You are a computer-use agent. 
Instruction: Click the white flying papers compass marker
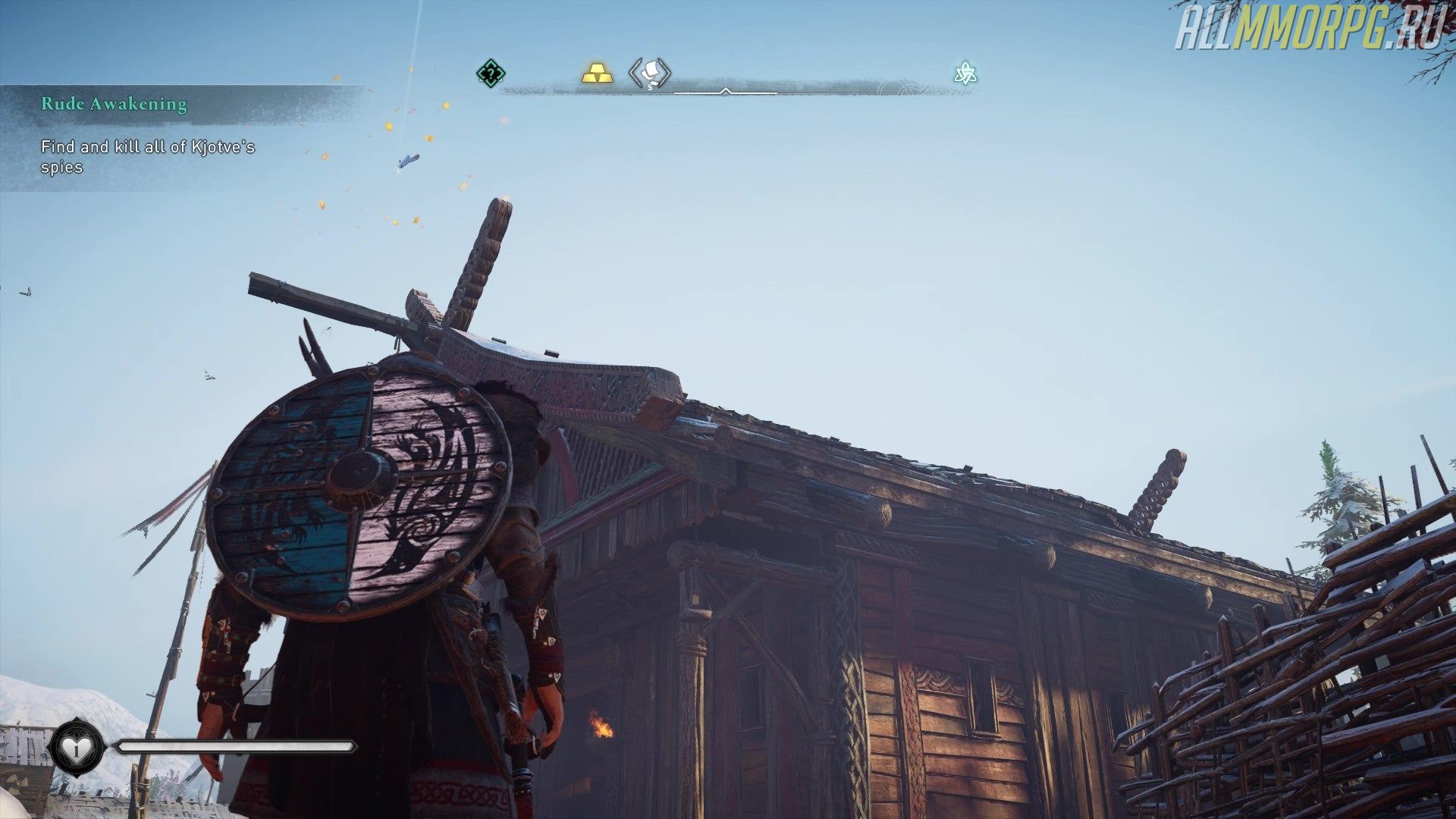click(650, 74)
